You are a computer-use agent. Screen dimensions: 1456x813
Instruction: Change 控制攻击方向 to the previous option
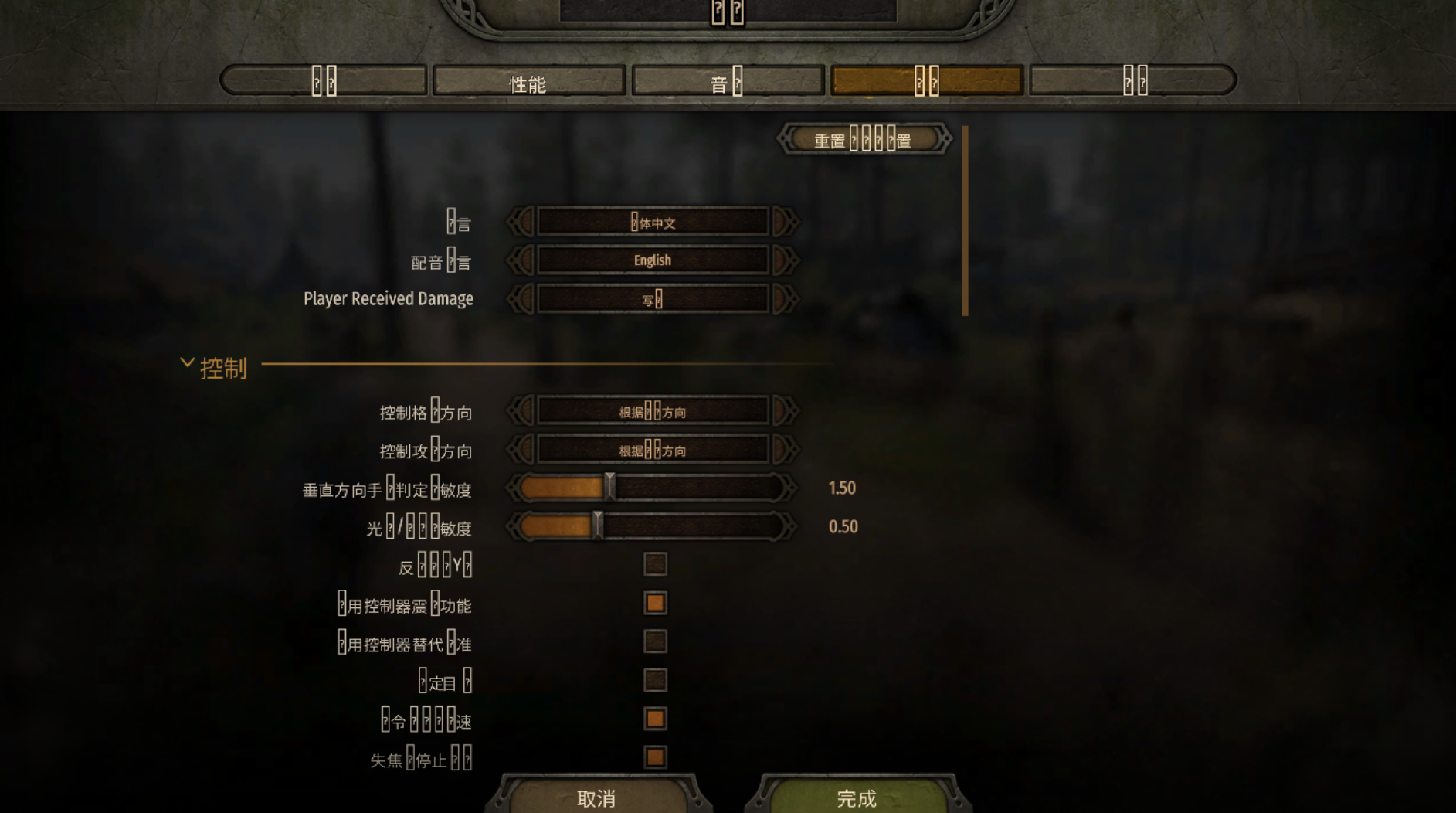[x=521, y=450]
